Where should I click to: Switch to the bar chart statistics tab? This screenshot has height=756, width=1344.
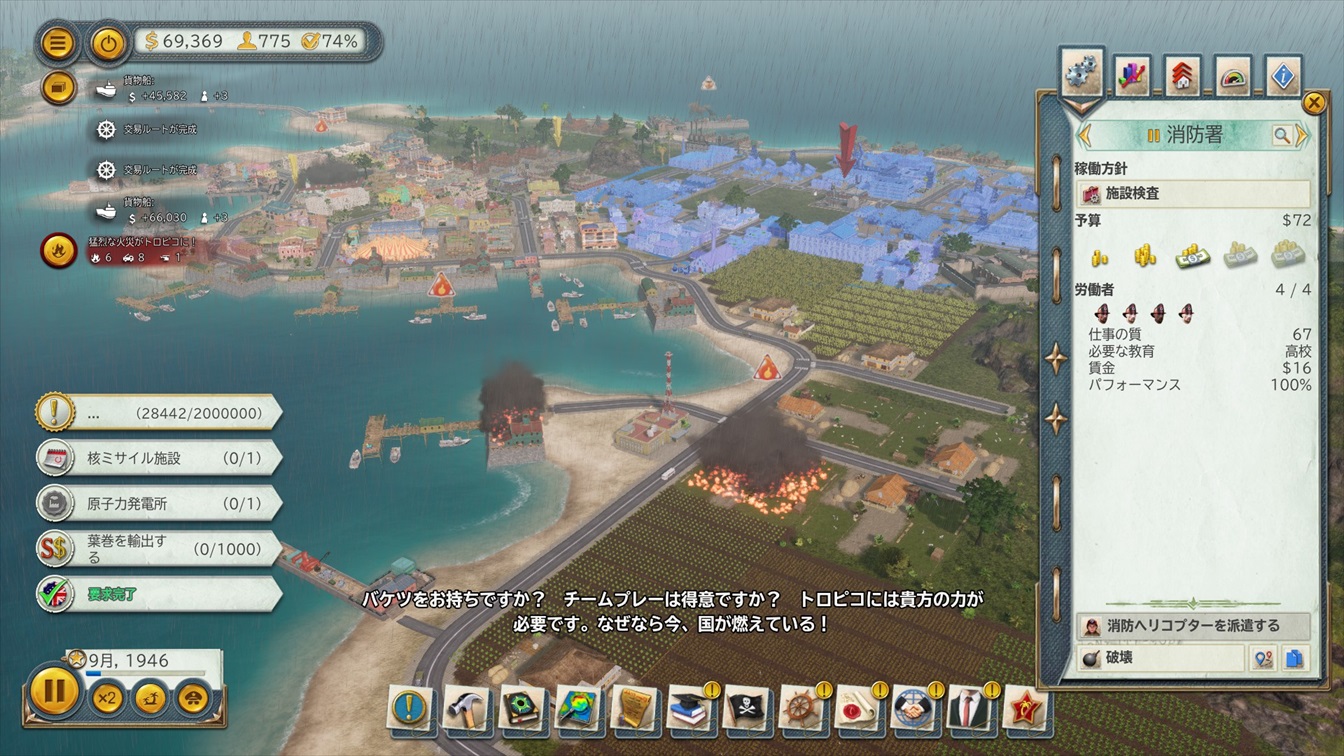[x=1132, y=76]
